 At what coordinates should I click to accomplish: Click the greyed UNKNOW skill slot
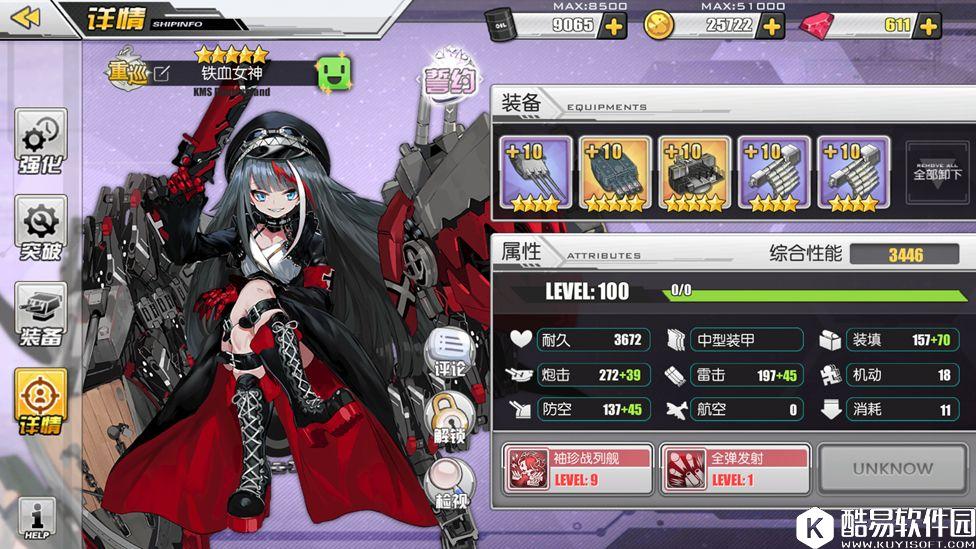point(892,468)
